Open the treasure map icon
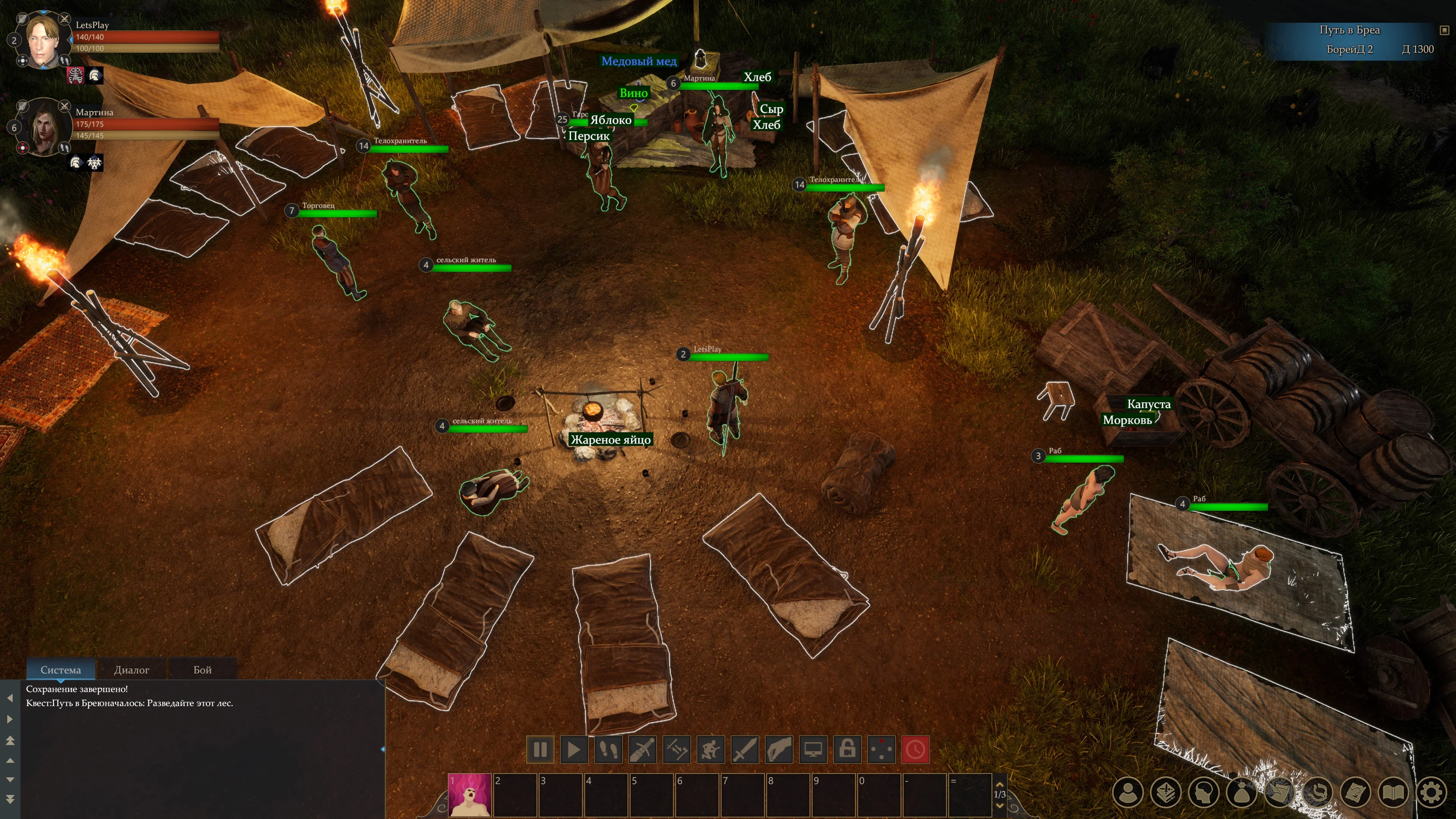This screenshot has height=819, width=1456. pyautogui.click(x=1356, y=793)
